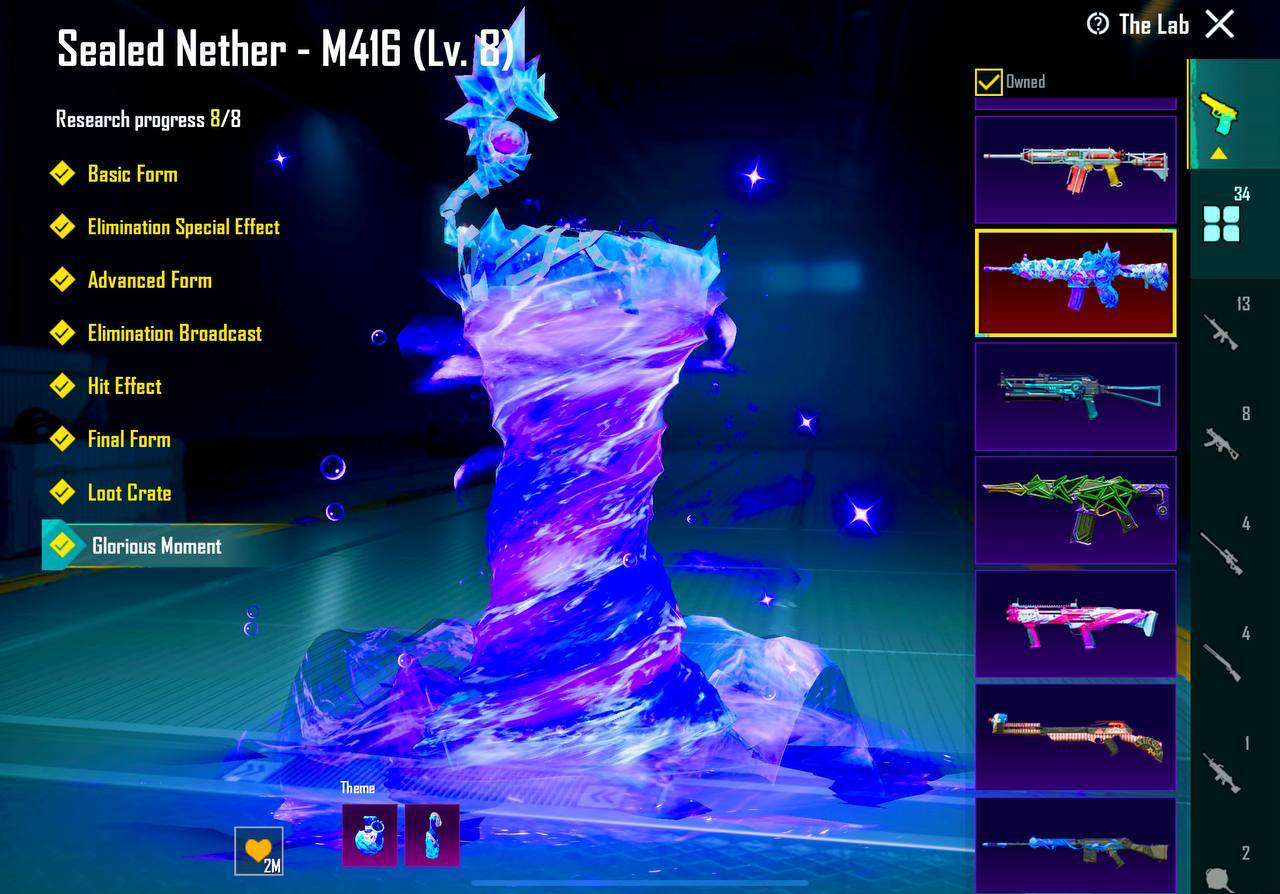View the Hit Effect stage
Screen dimensions: 1280x894
(x=124, y=386)
